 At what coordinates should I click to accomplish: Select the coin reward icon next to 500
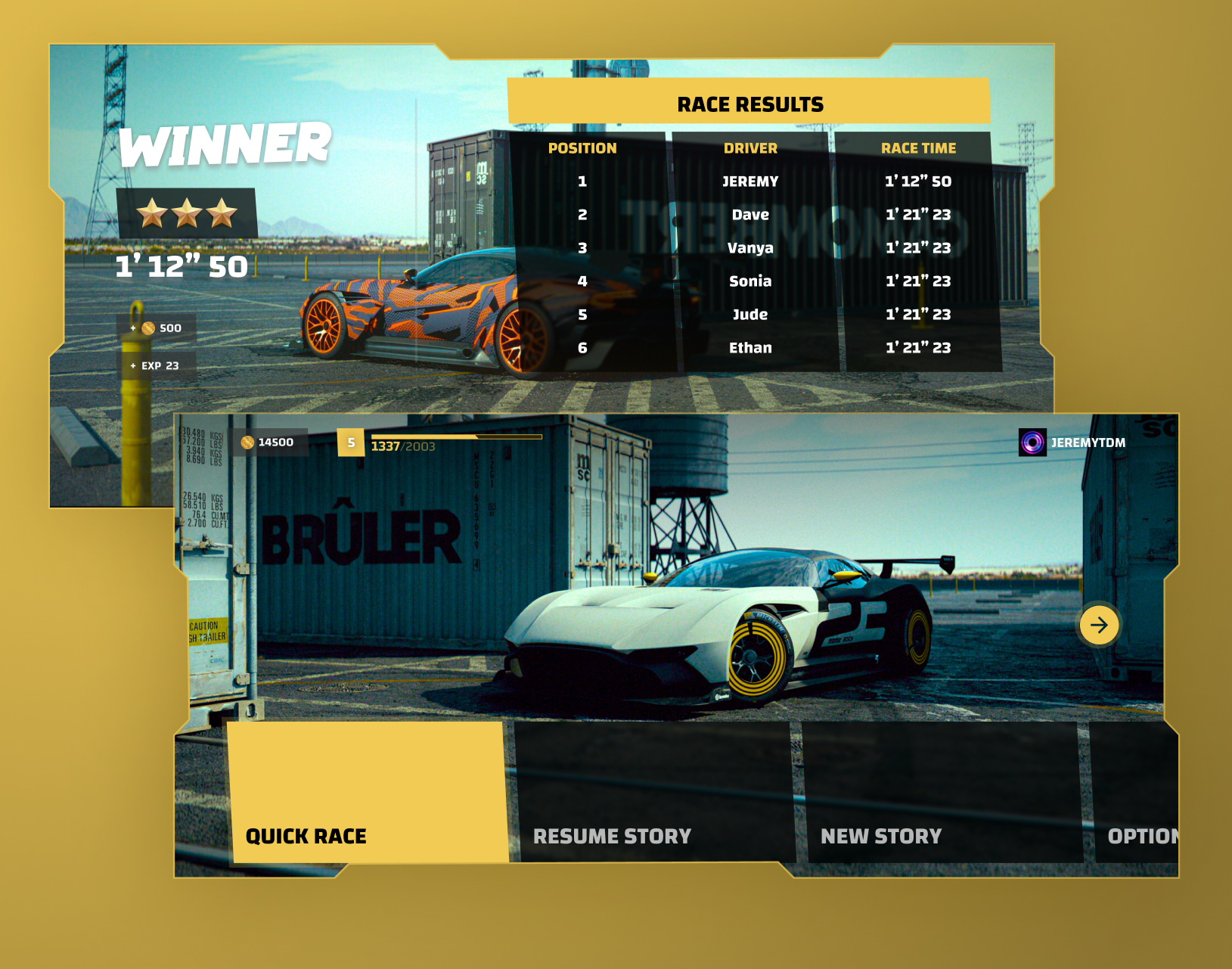pyautogui.click(x=147, y=328)
